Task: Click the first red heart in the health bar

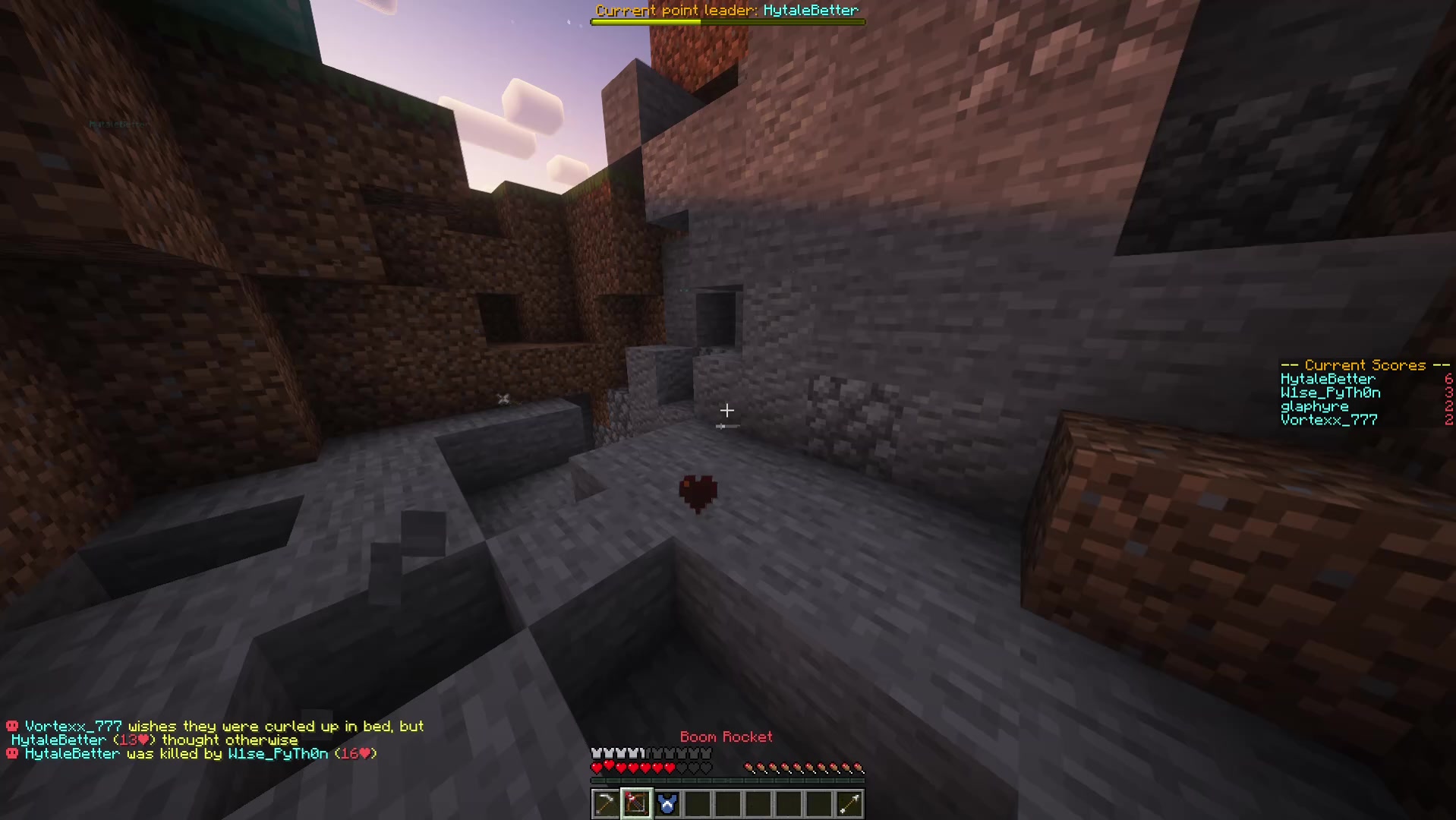Action: point(597,767)
